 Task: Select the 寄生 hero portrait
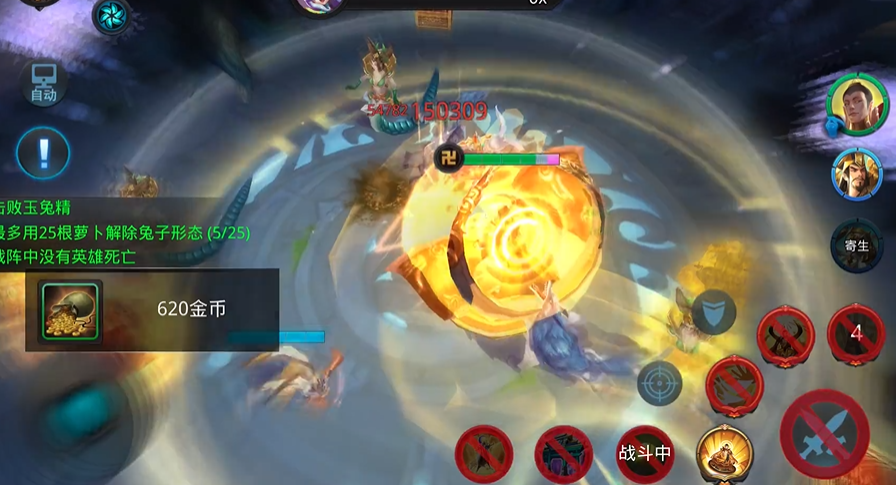tap(856, 243)
